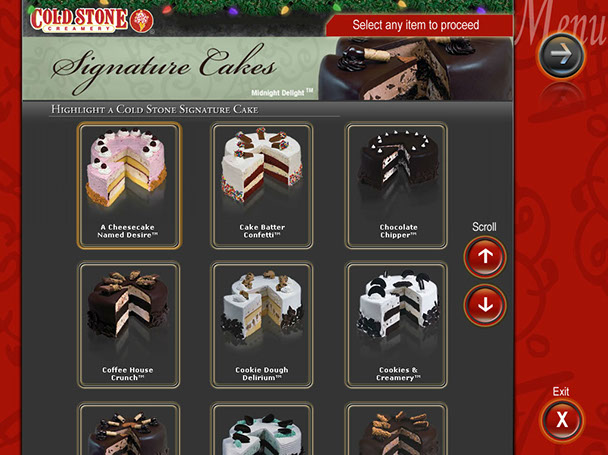Click the Cold Stone Creamery logo
Viewport: 608px width, 455px height.
tap(92, 18)
